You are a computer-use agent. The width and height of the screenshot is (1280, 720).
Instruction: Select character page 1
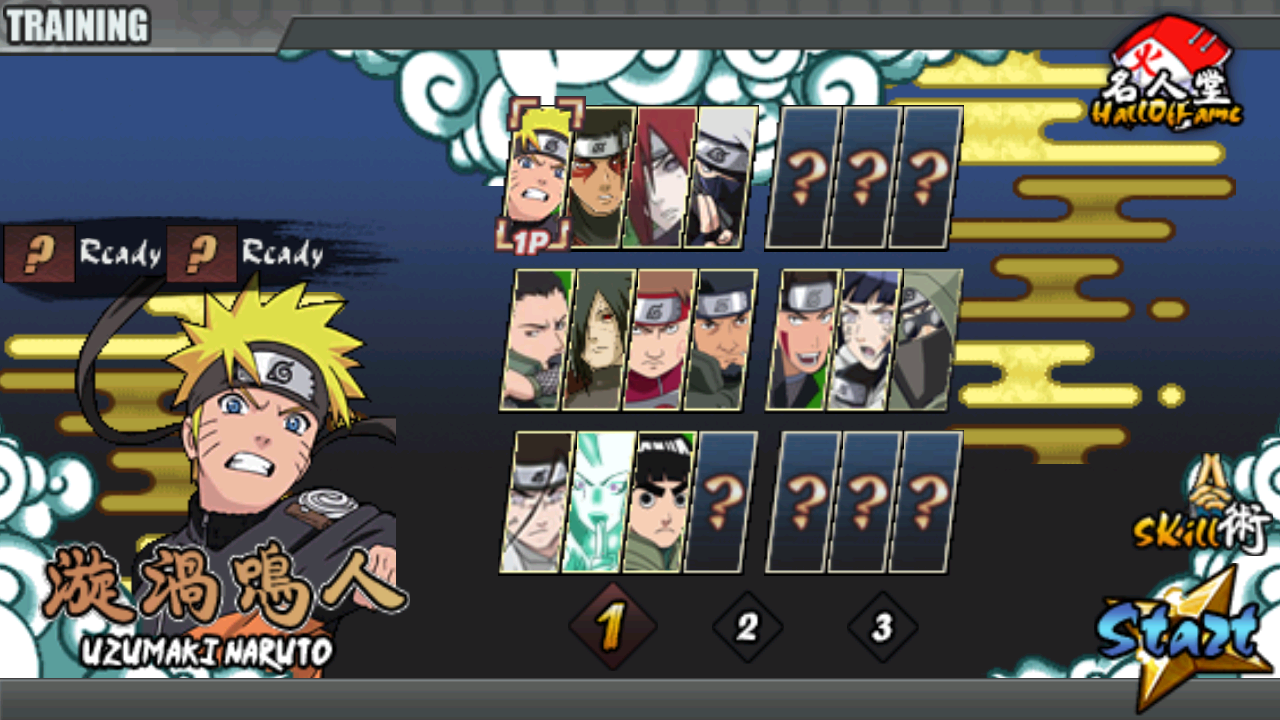click(611, 627)
